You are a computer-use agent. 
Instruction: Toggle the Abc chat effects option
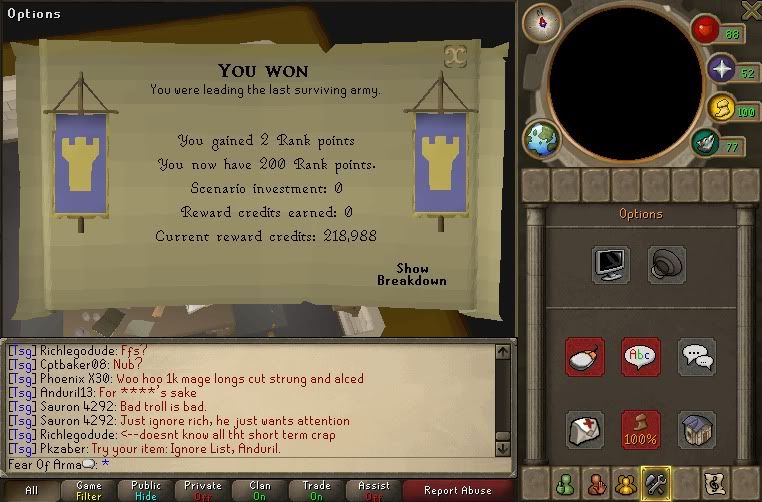click(x=640, y=357)
